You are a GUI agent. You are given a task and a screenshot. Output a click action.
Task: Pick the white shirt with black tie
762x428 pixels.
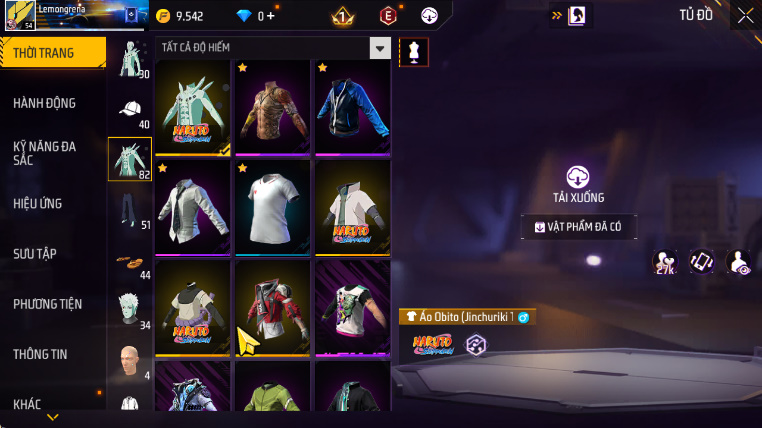coord(193,208)
